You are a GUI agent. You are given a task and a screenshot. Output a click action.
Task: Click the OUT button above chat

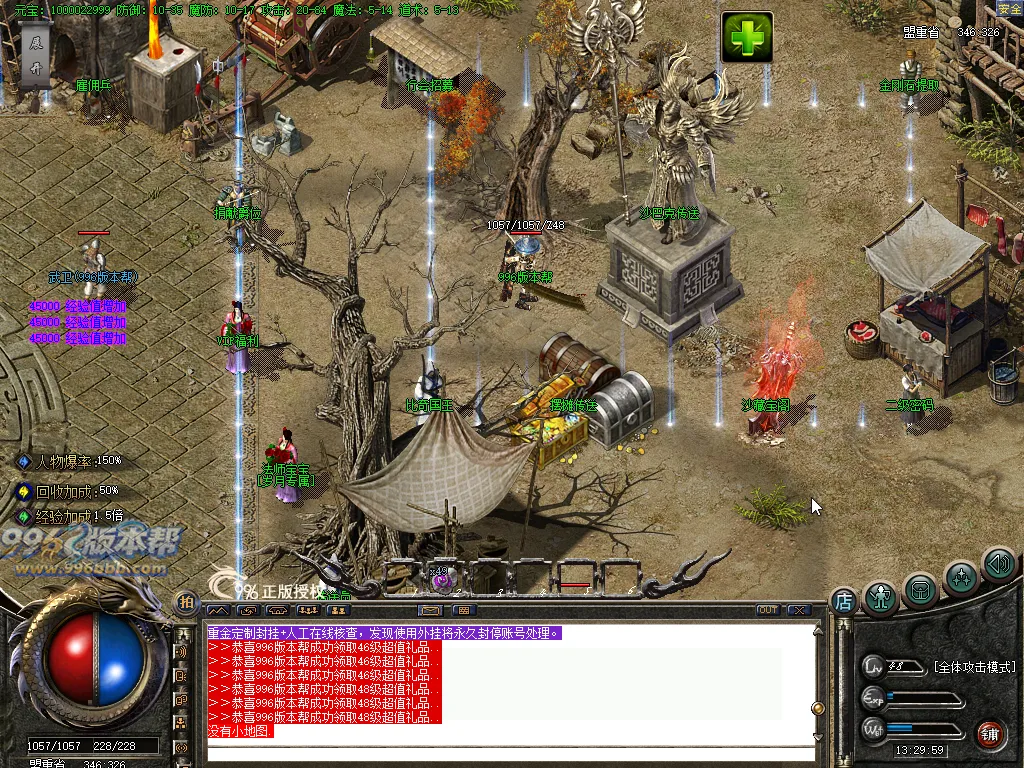(x=768, y=610)
